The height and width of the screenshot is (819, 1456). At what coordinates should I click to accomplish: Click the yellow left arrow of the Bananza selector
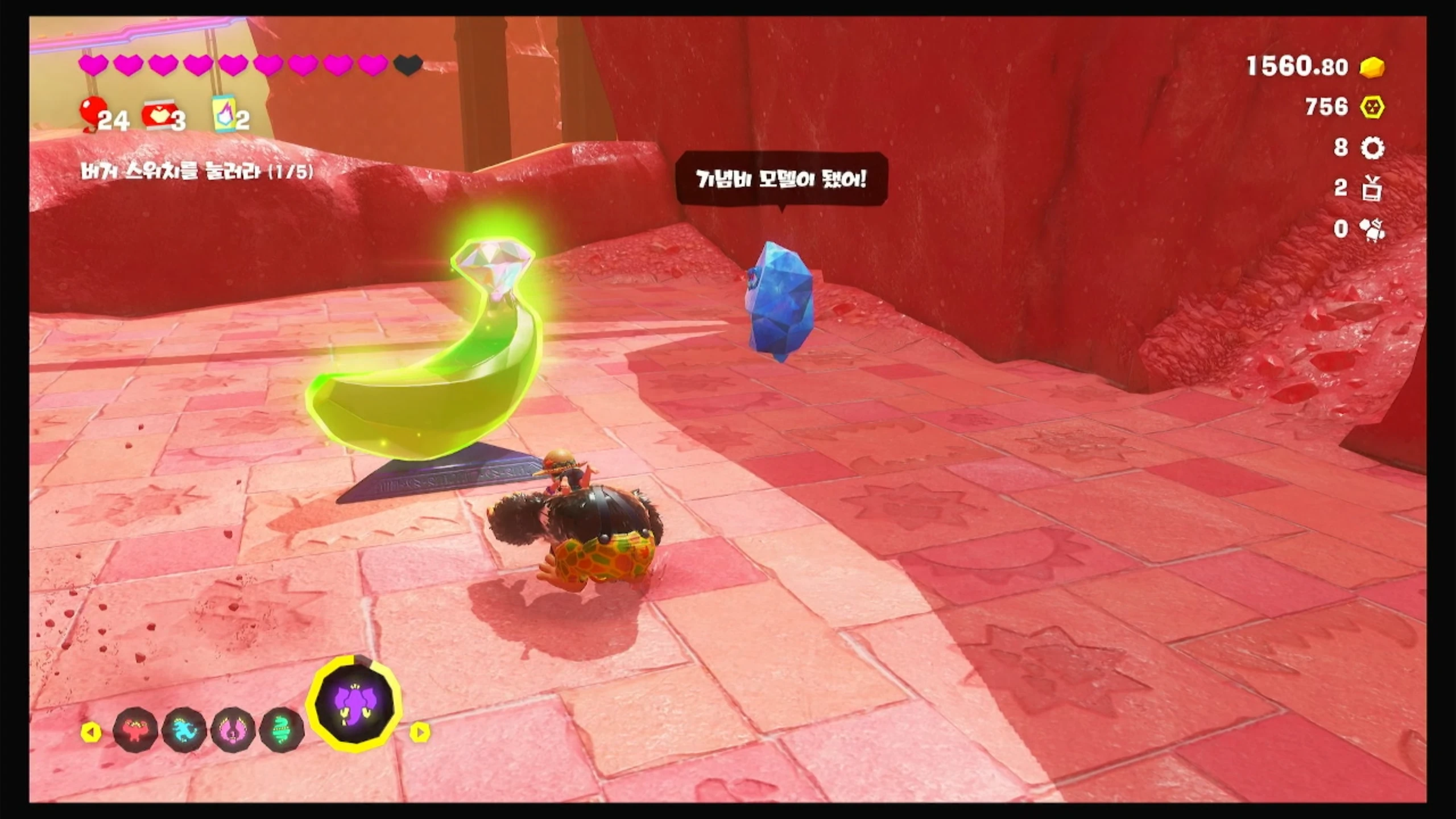(91, 732)
